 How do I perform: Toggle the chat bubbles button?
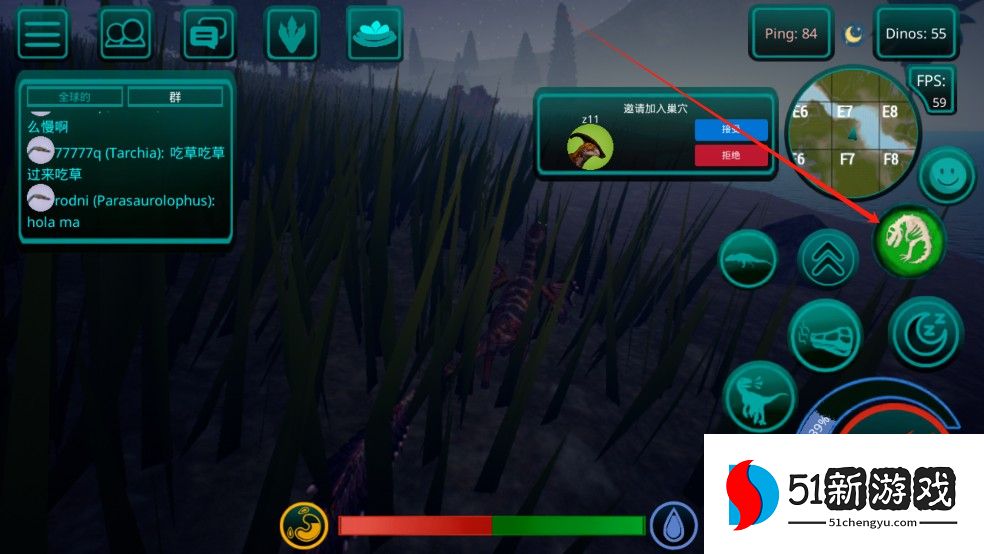pyautogui.click(x=209, y=34)
